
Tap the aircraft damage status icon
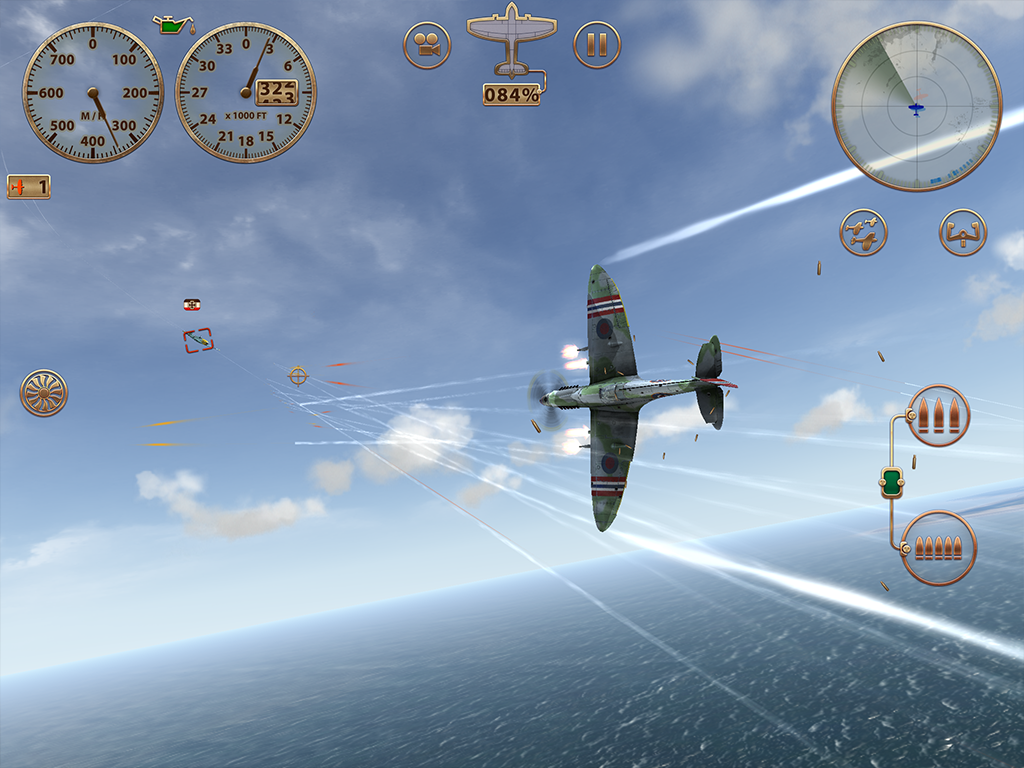pos(511,40)
